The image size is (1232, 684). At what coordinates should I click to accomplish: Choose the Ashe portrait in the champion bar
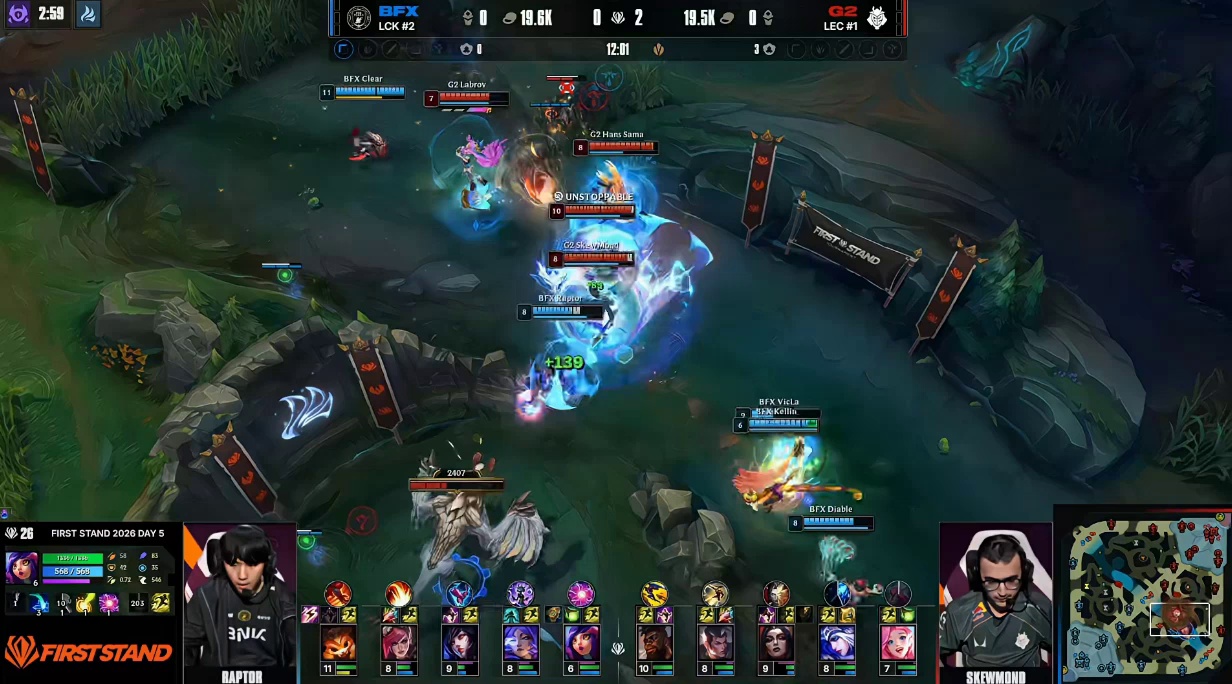click(837, 642)
